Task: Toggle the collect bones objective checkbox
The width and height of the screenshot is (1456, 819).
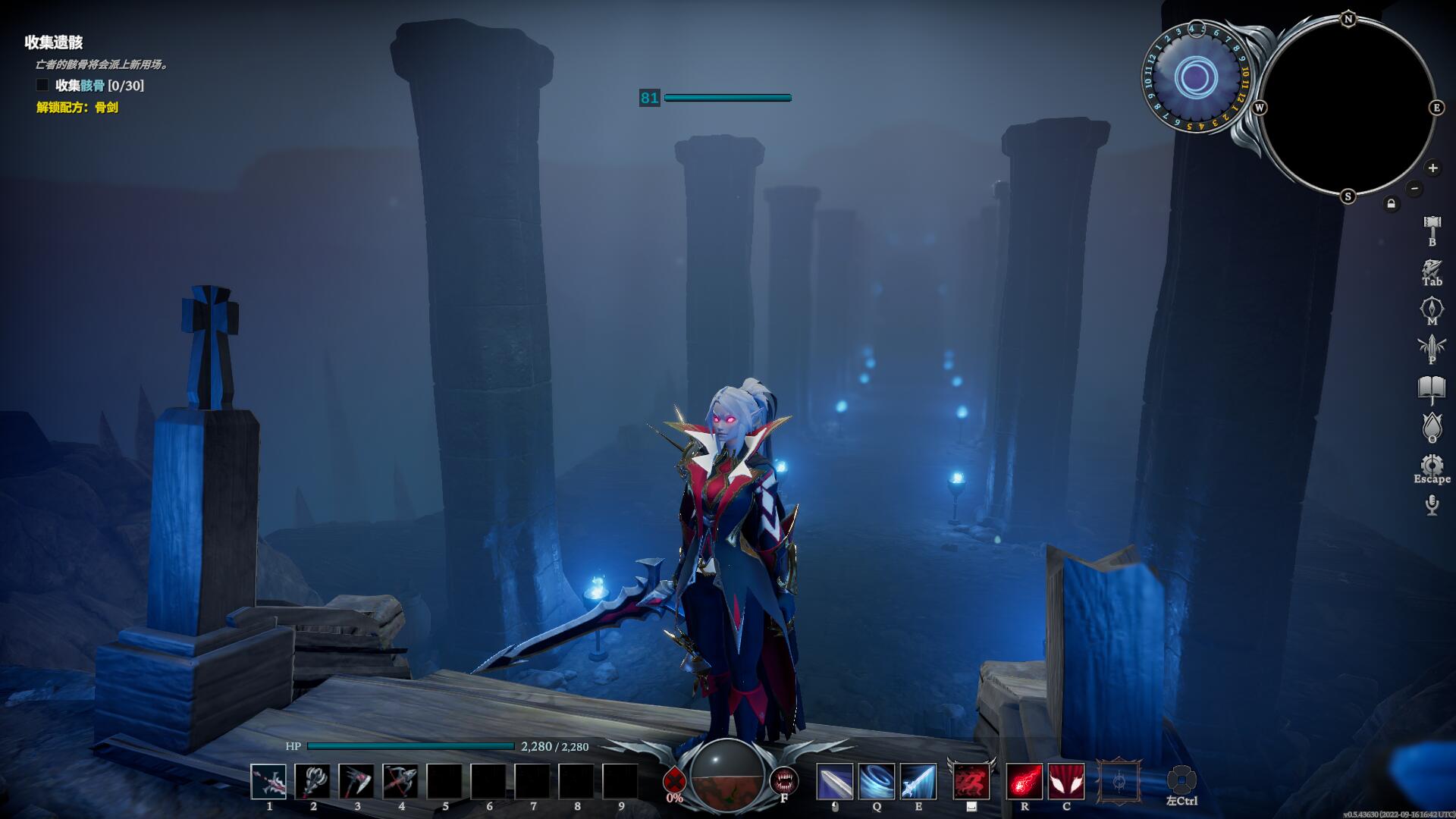Action: [x=42, y=85]
